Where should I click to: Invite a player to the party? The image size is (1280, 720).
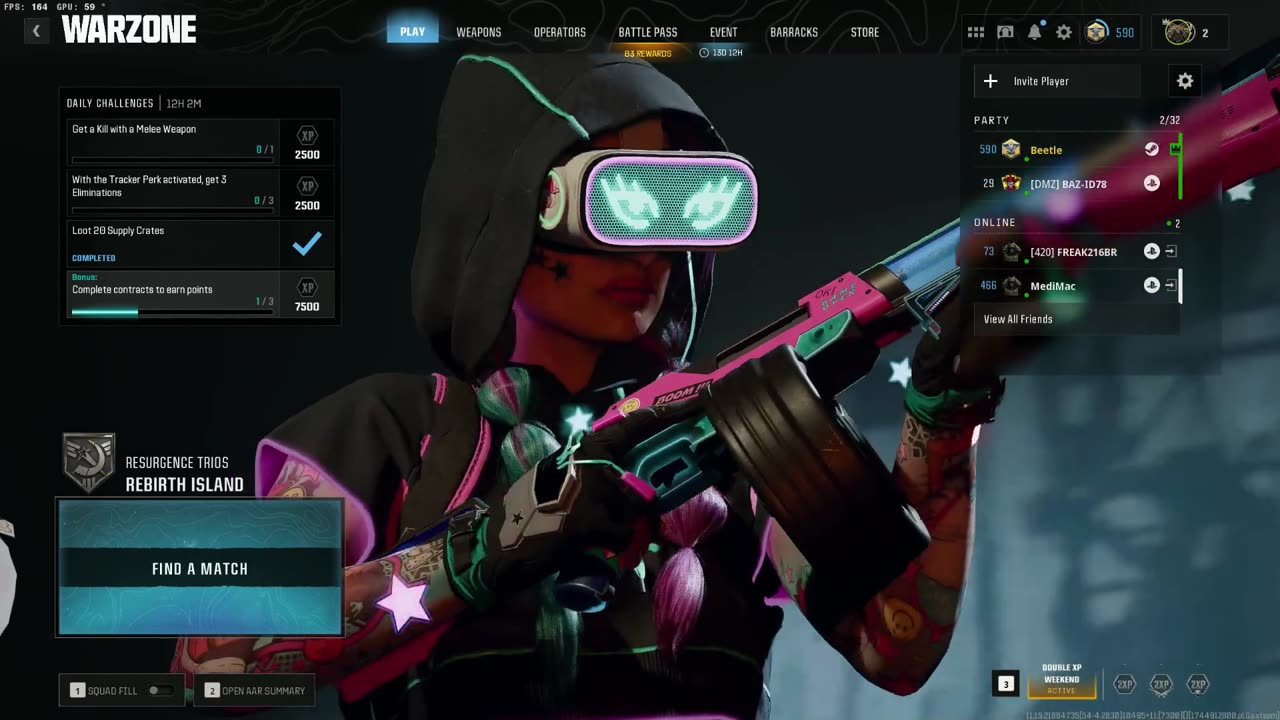(1056, 81)
